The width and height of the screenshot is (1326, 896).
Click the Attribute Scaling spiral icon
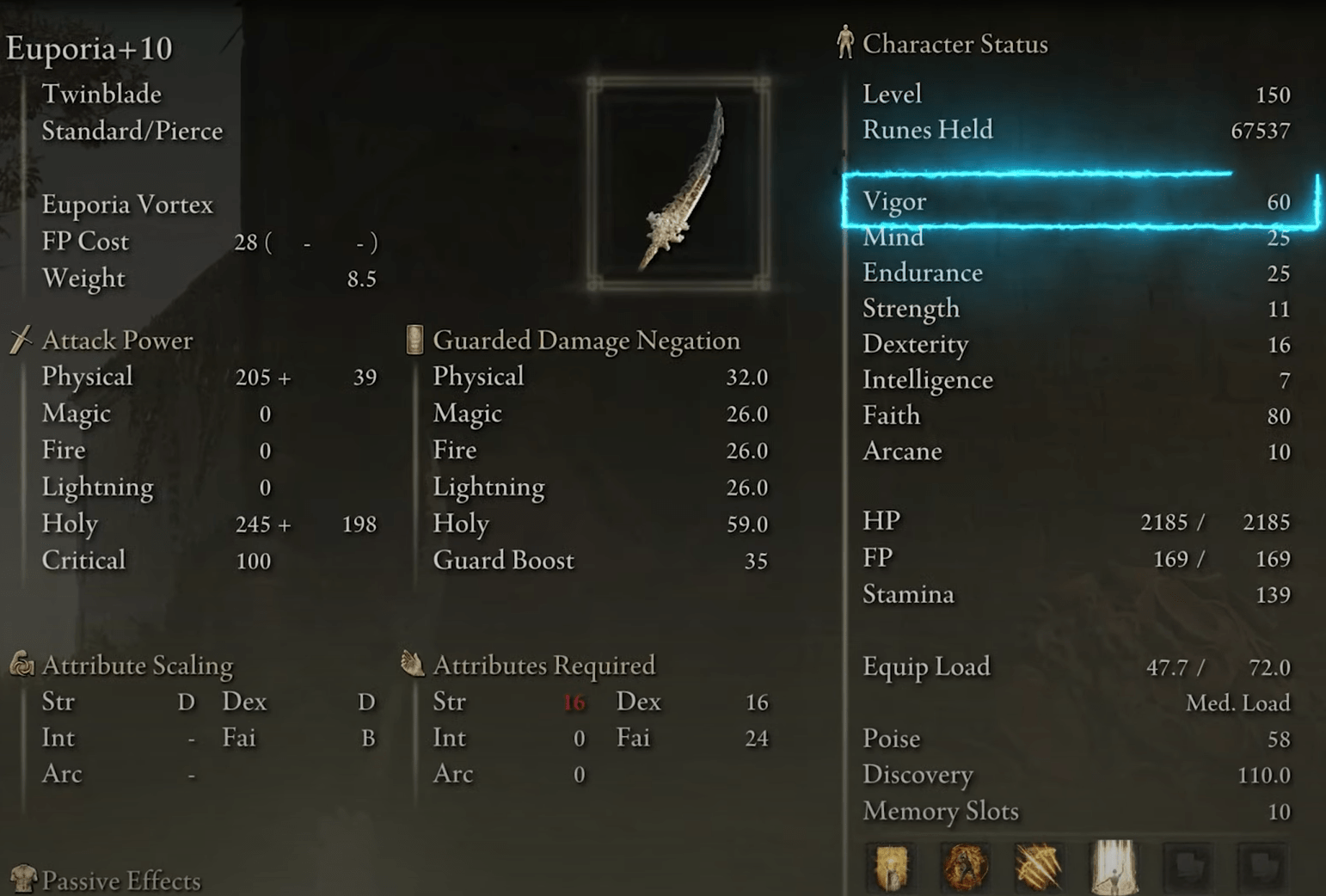click(21, 664)
